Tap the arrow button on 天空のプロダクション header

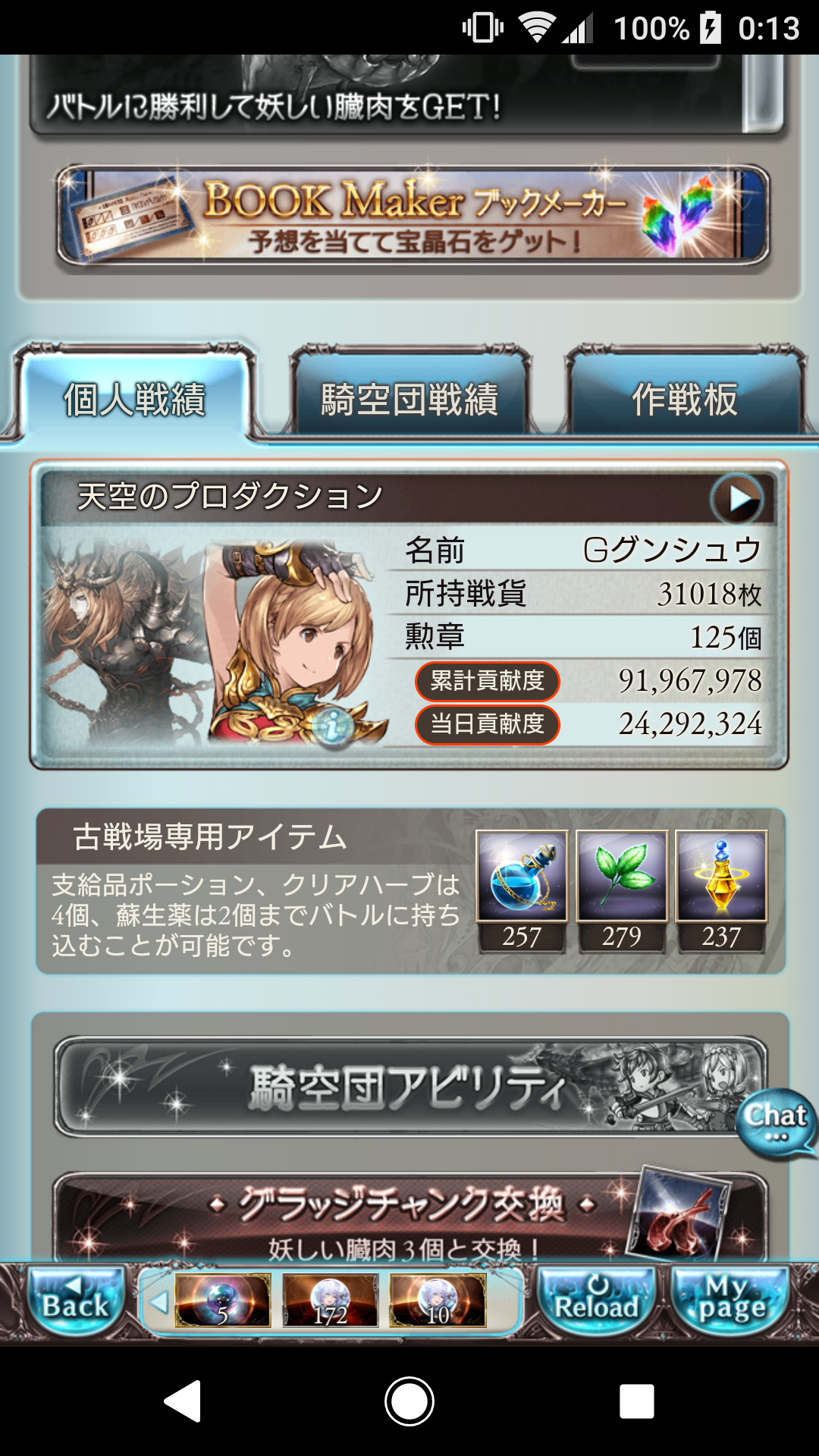click(736, 499)
